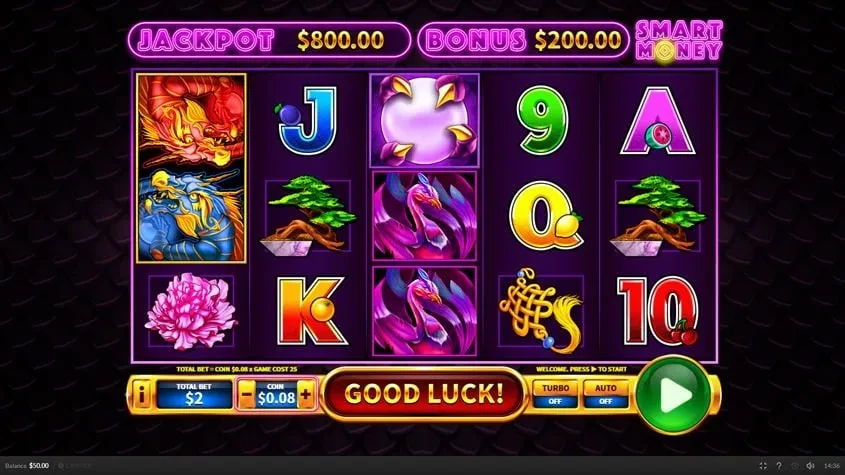Decrease coin value with the minus button

(x=247, y=394)
